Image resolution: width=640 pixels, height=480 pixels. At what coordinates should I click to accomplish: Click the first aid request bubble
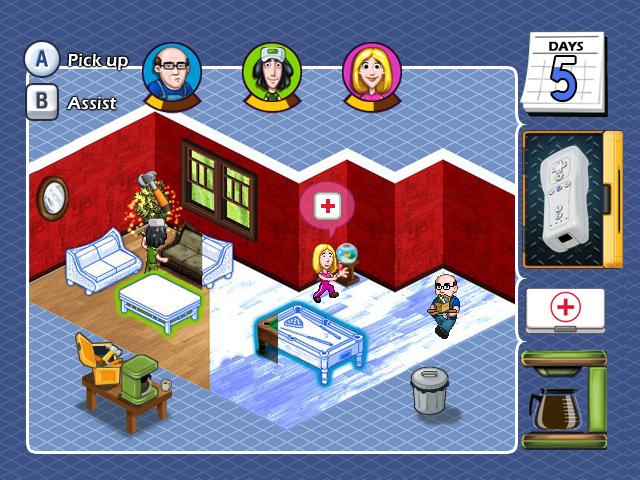[x=326, y=207]
